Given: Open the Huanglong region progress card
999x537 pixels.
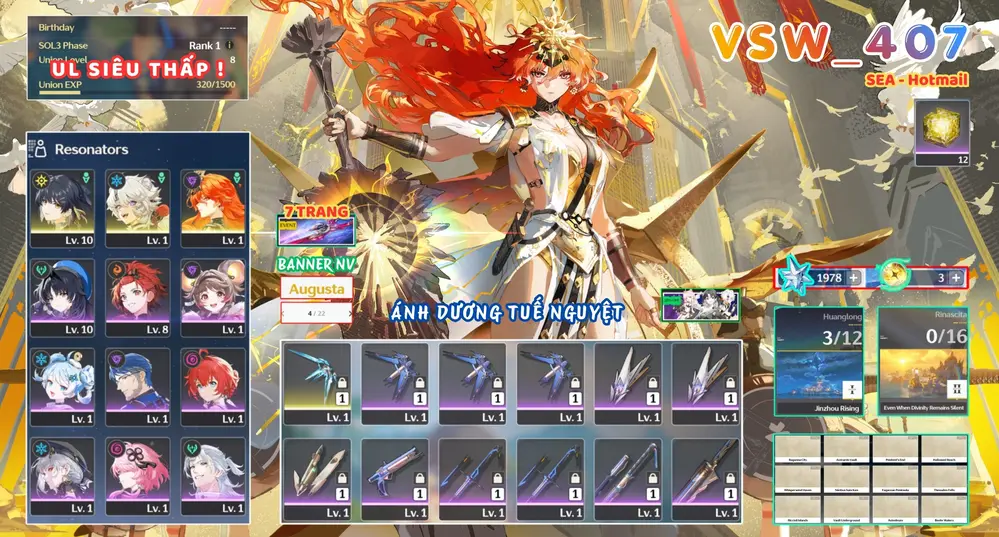Looking at the screenshot, I should [x=821, y=360].
